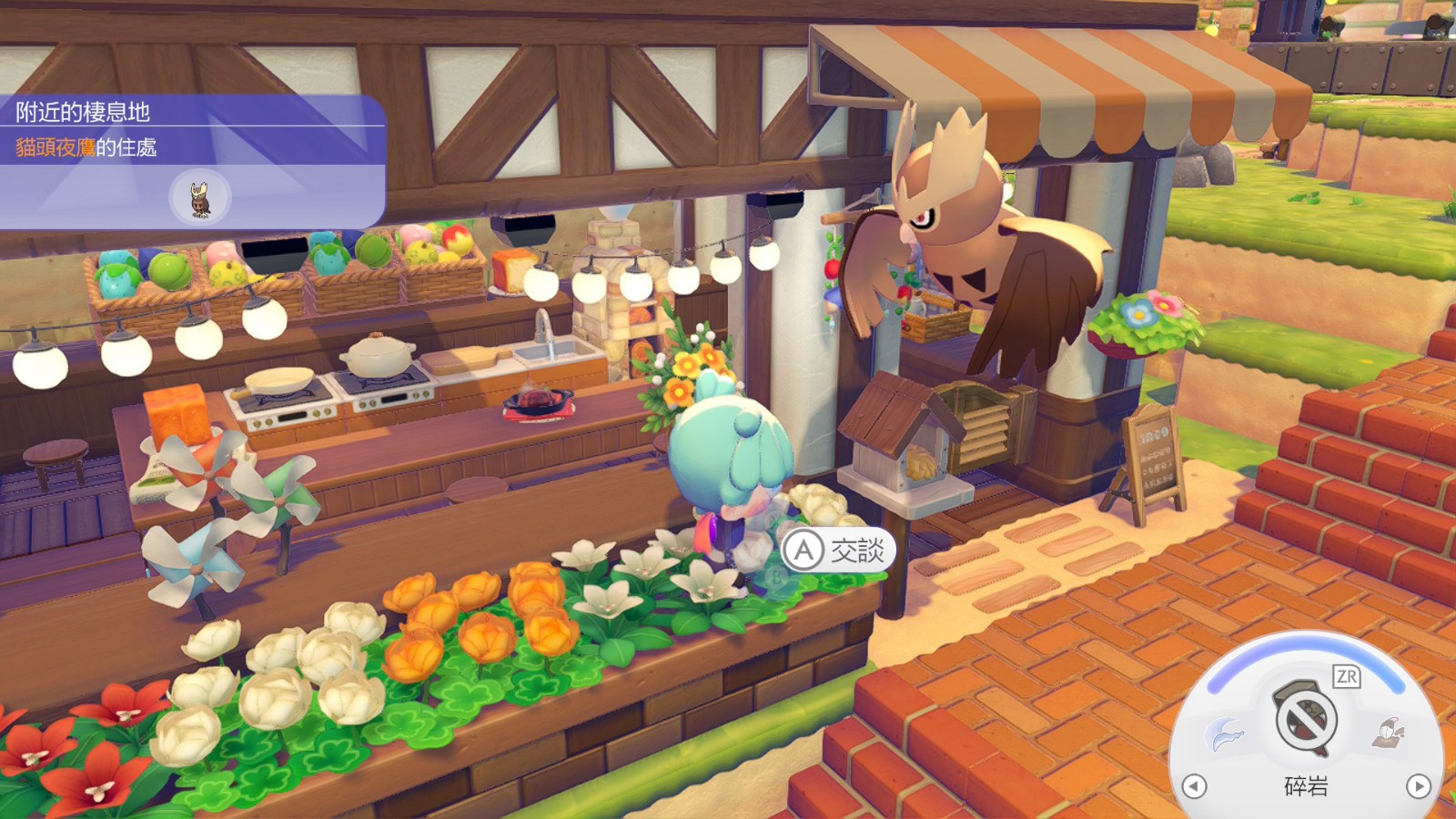Select the 碎岩 rock smash ability icon
This screenshot has height=819, width=1456.
pos(1306,718)
